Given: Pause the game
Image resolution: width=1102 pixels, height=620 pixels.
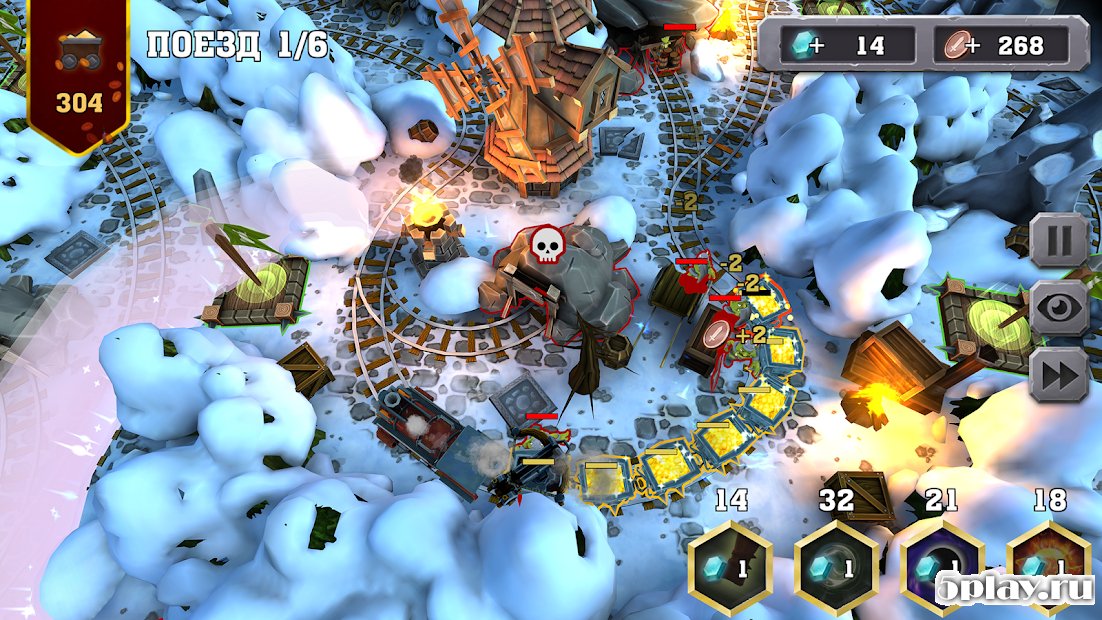Looking at the screenshot, I should tap(1059, 241).
